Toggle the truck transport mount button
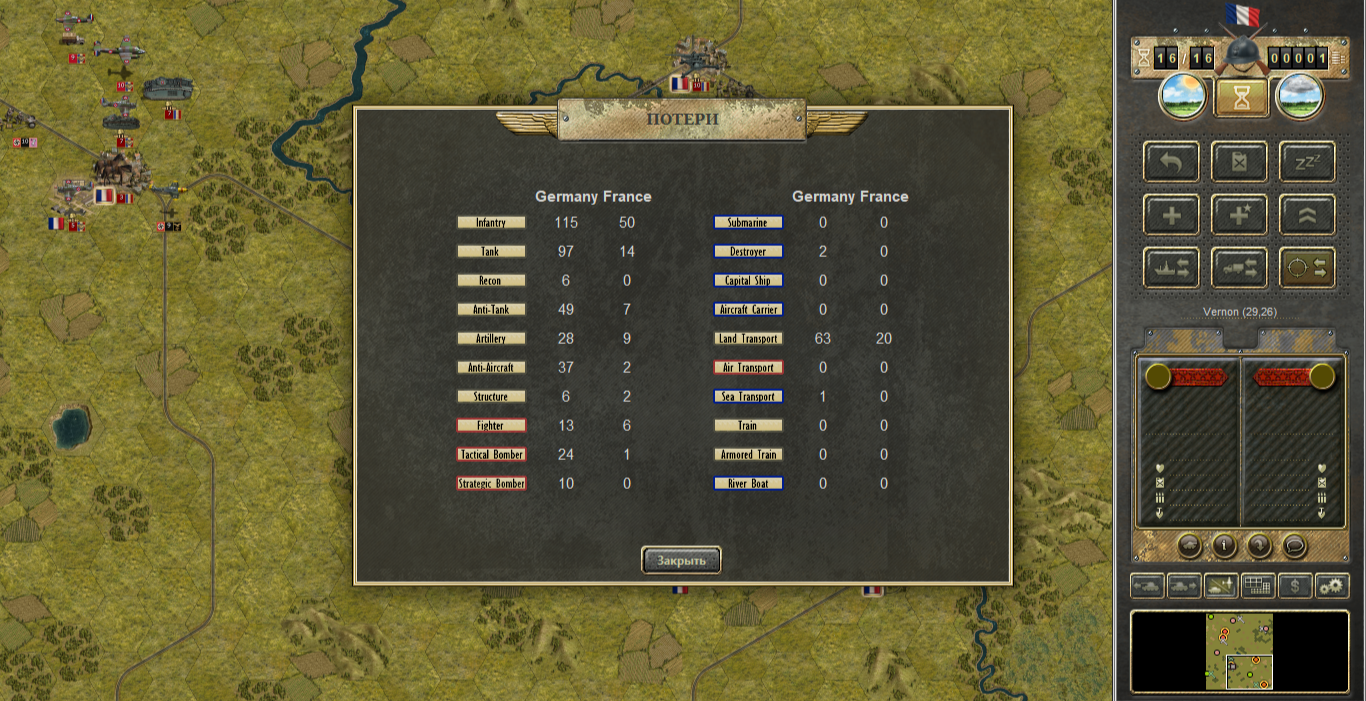Viewport: 1366px width, 701px height. [x=1240, y=268]
